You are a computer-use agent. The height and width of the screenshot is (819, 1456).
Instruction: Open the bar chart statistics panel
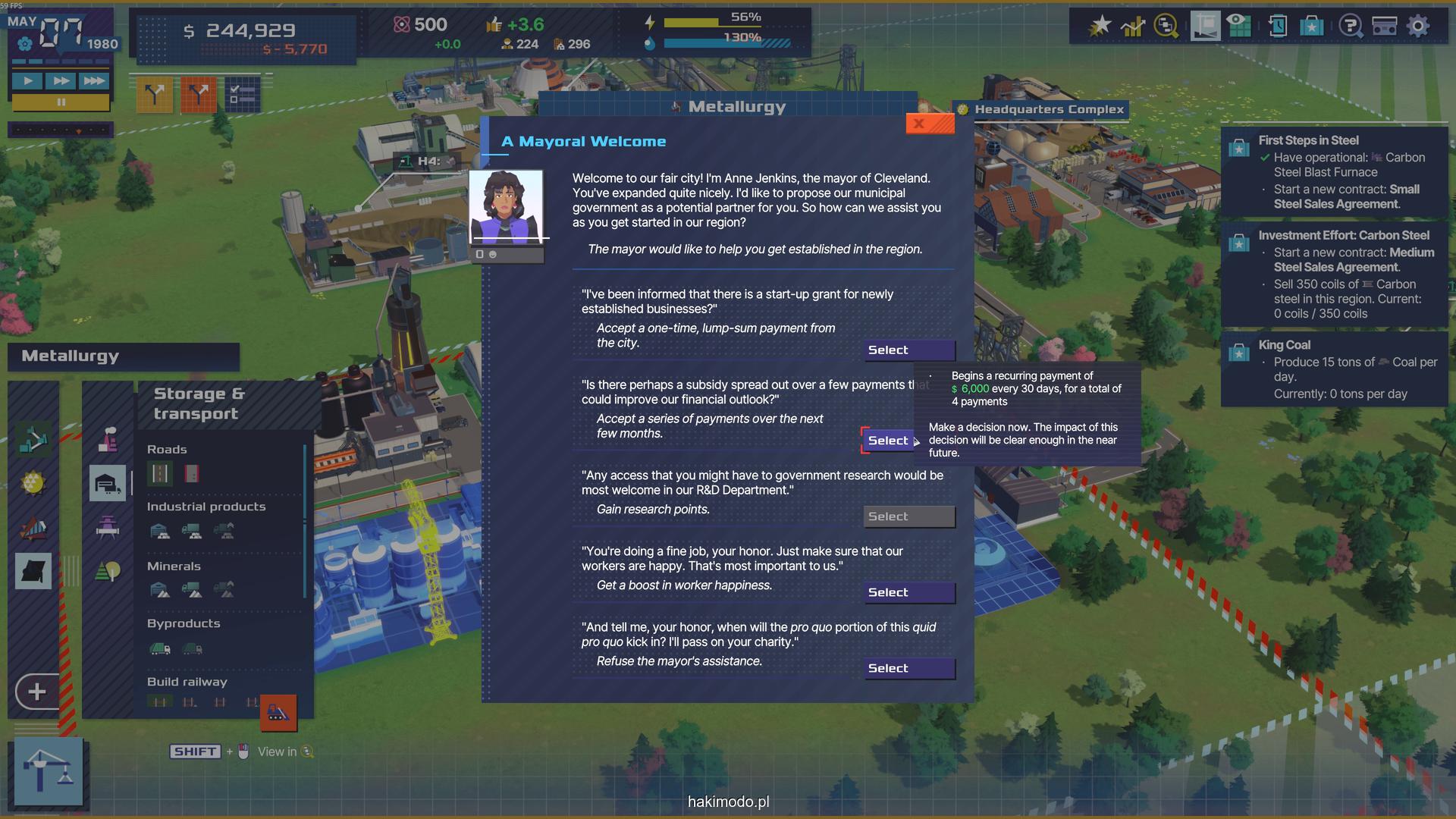(x=1133, y=27)
